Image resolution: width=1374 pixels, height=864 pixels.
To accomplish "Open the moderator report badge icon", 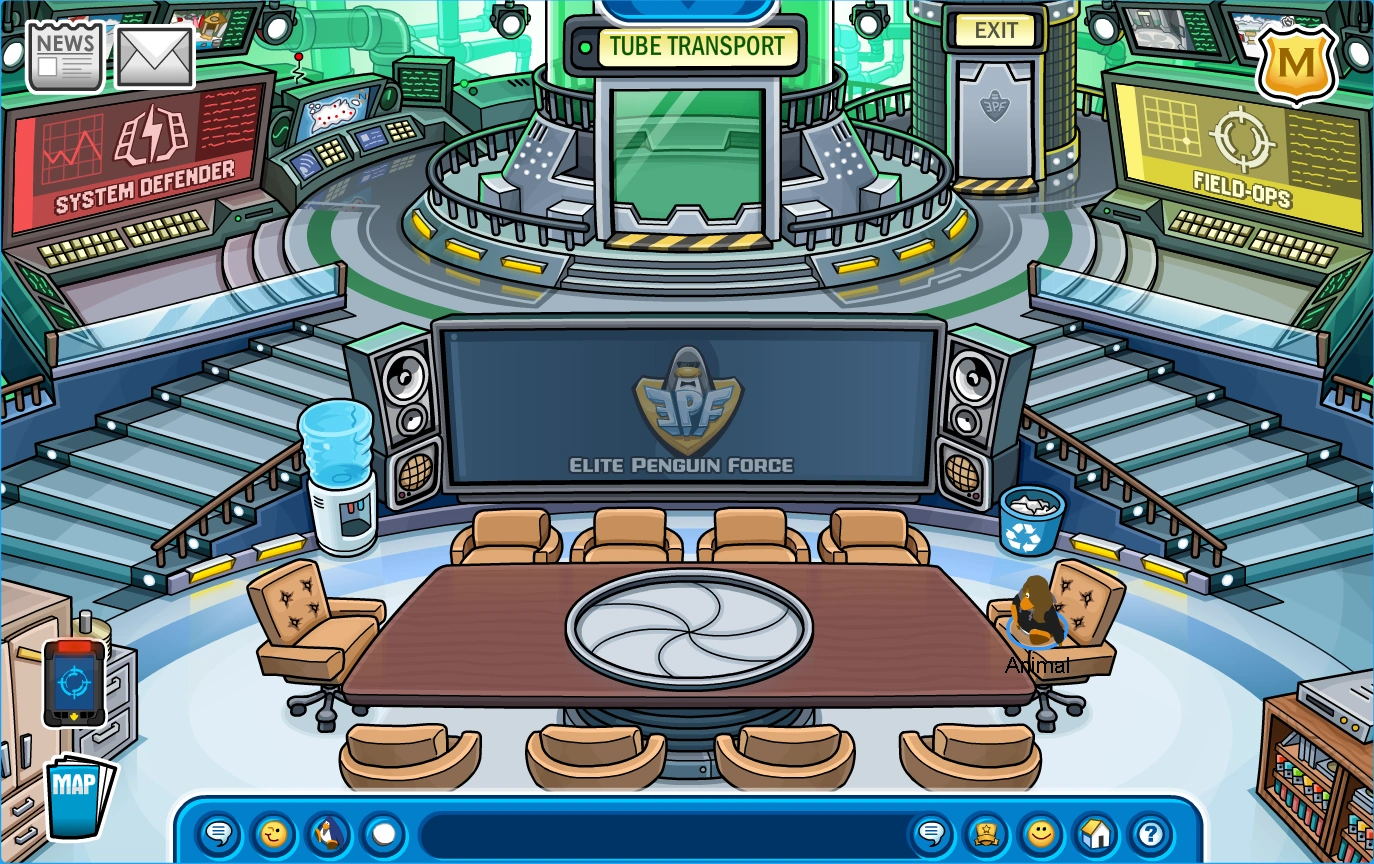I will (984, 832).
